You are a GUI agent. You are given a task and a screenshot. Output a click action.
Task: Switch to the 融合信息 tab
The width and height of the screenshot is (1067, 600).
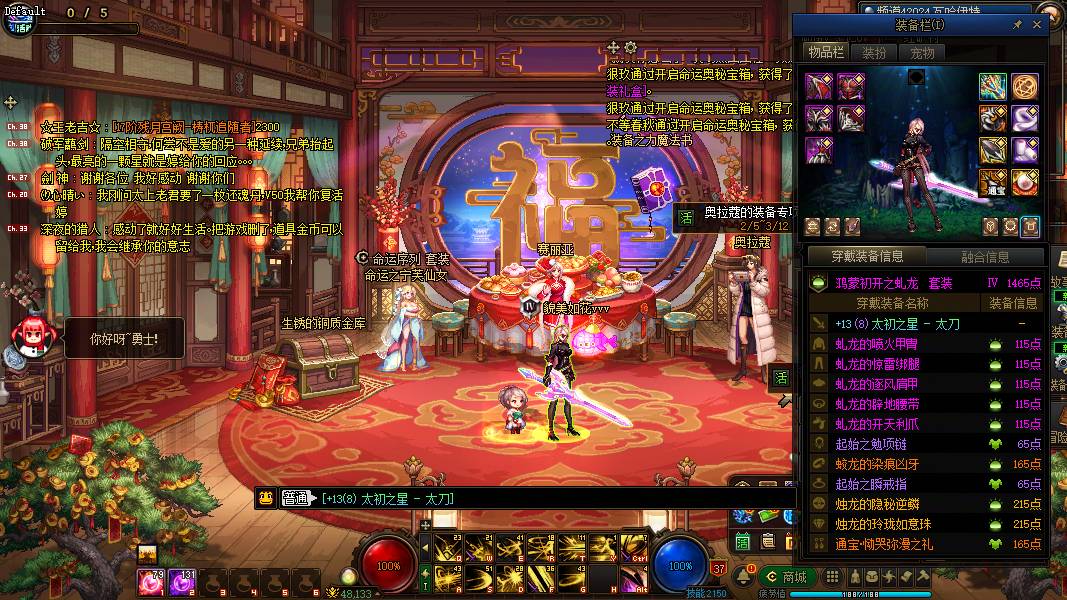[x=985, y=257]
